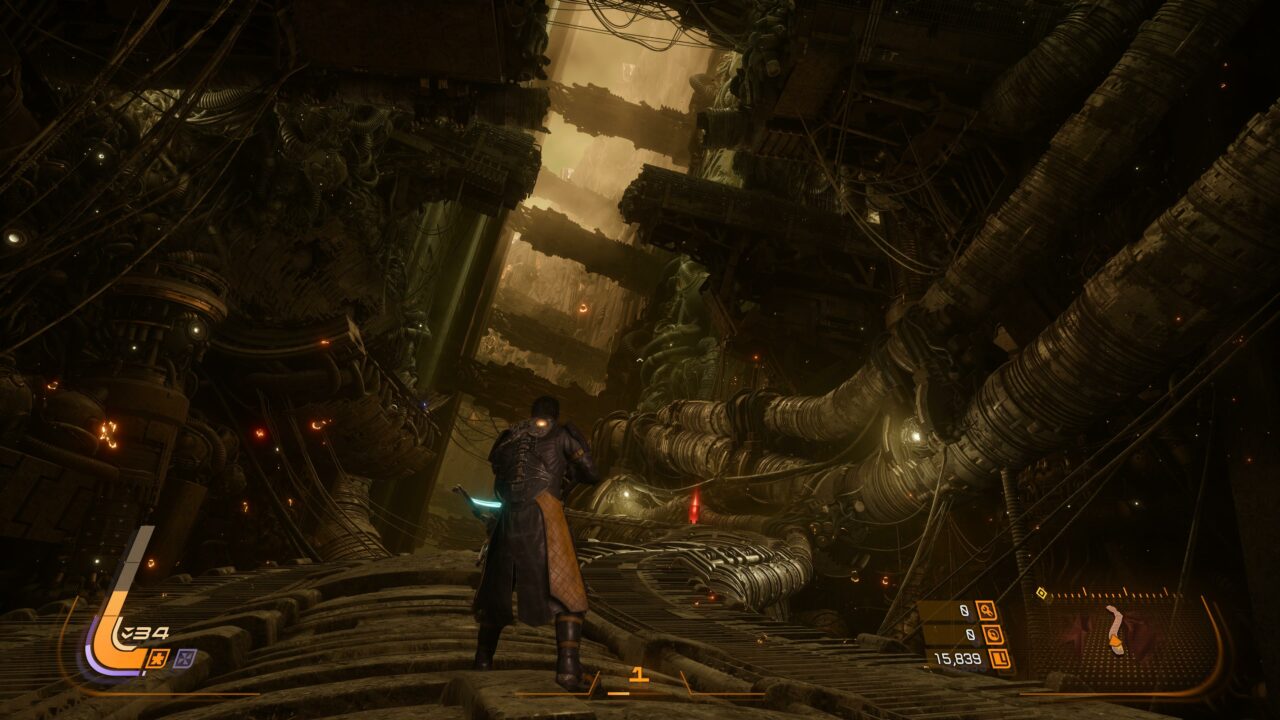
Task: Select the purple cross ability icon
Action: 185,657
